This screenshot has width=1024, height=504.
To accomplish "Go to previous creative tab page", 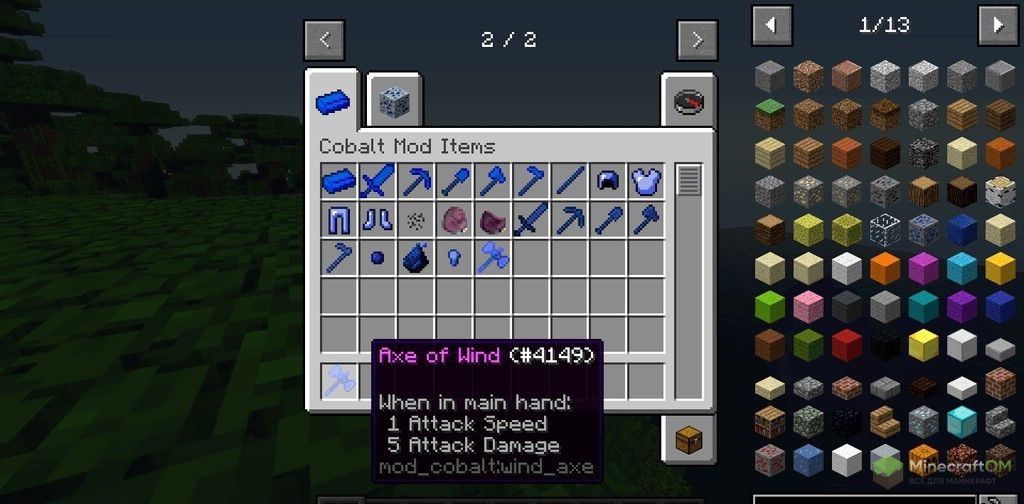I will (x=324, y=41).
